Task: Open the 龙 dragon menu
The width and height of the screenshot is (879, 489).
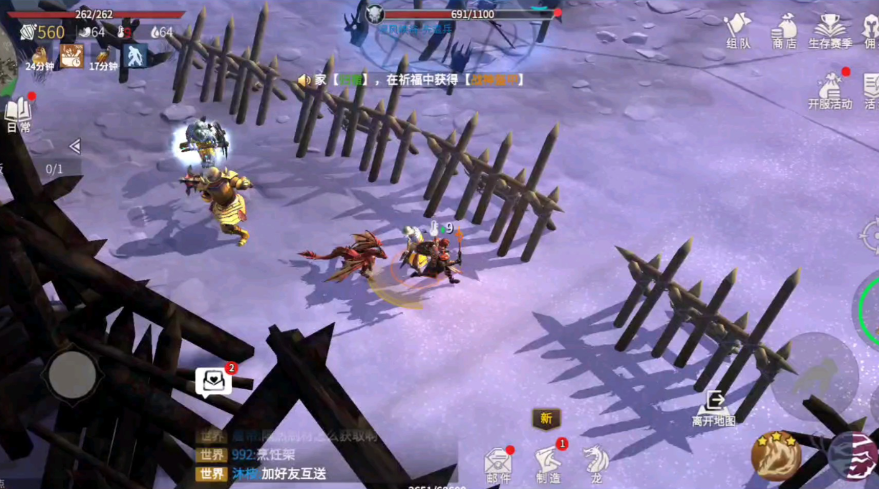Action: (595, 461)
